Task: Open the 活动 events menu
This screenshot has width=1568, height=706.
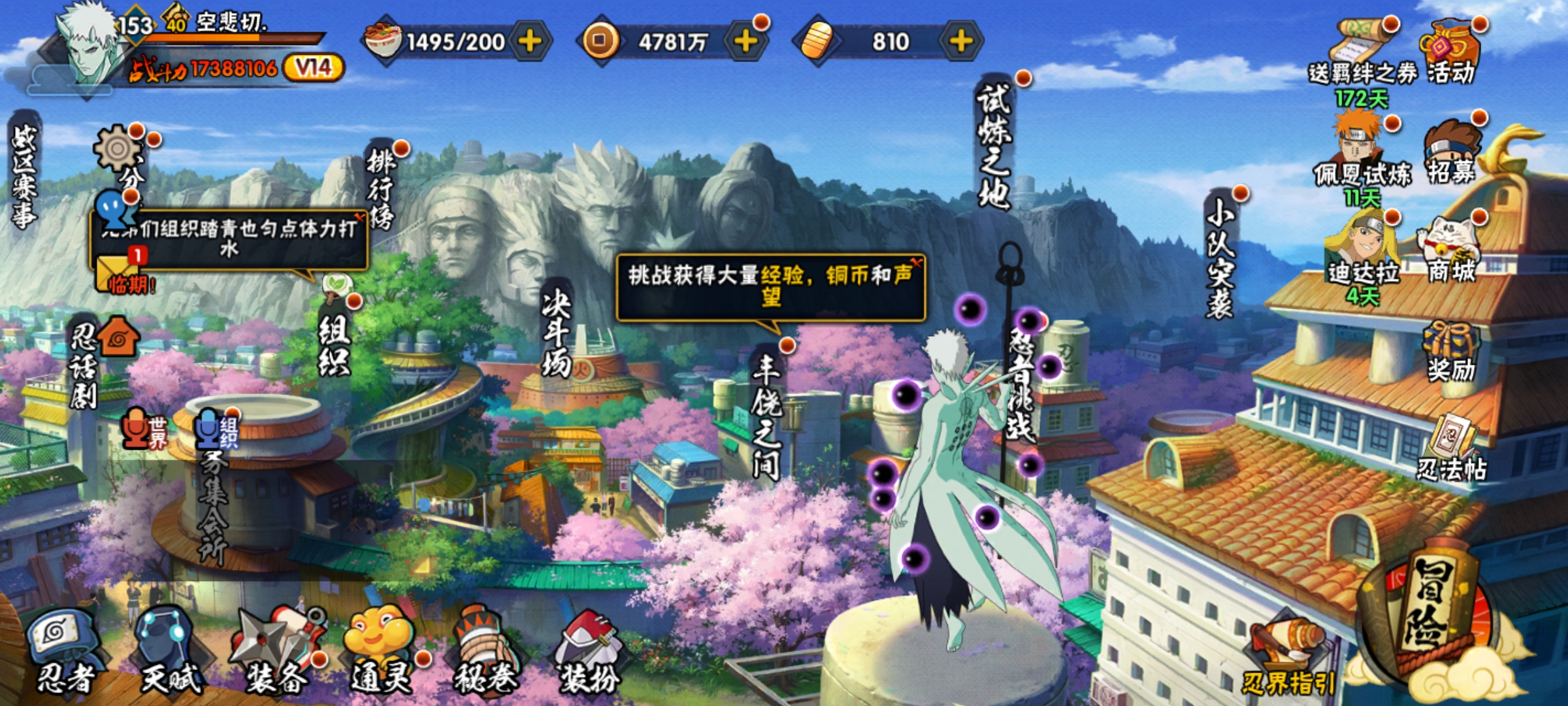Action: pos(1450,54)
